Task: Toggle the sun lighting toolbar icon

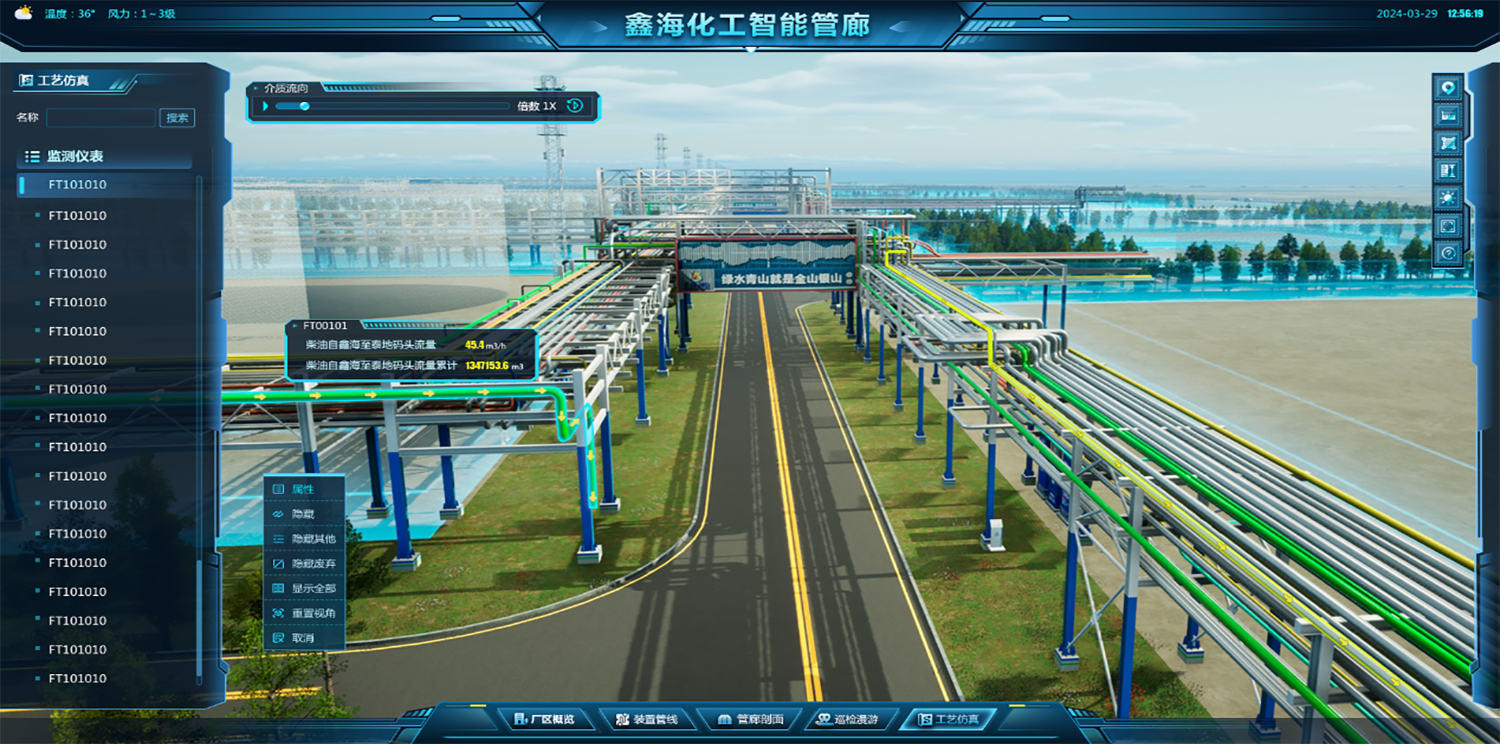Action: pos(1447,199)
